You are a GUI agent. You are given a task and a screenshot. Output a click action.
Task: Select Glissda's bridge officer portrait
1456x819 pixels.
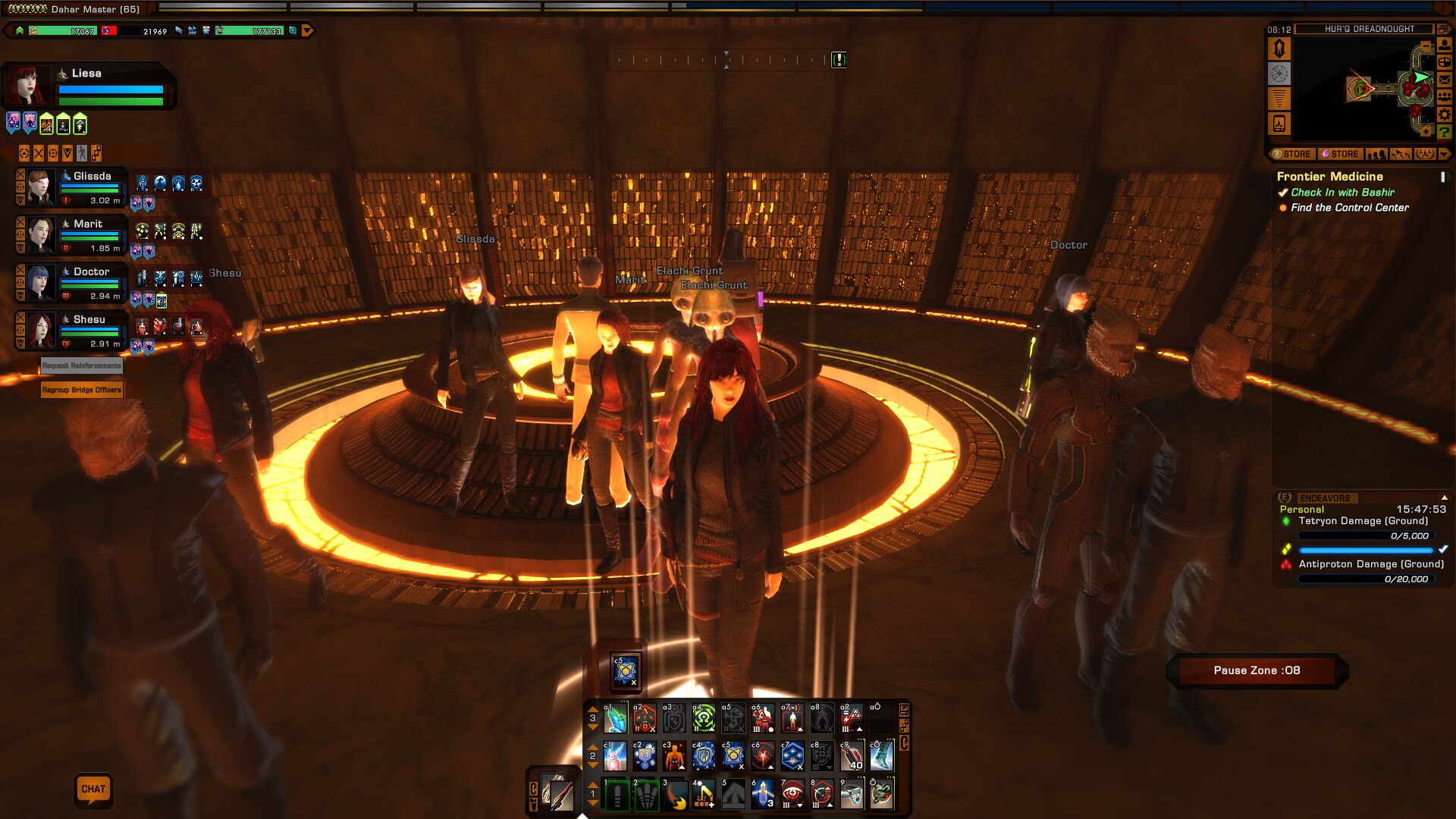[40, 187]
